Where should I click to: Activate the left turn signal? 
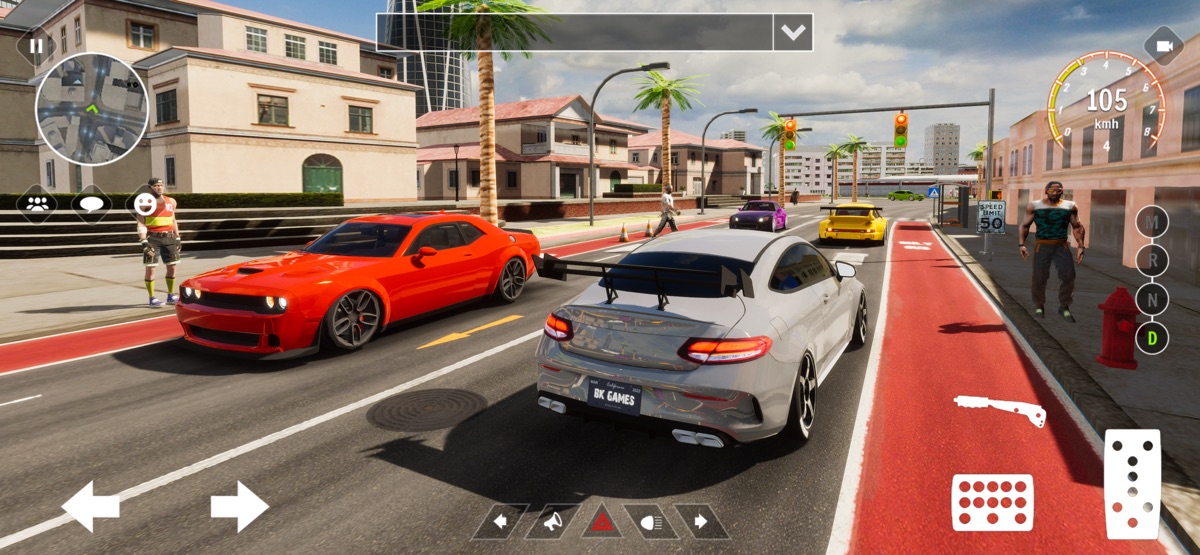[500, 521]
